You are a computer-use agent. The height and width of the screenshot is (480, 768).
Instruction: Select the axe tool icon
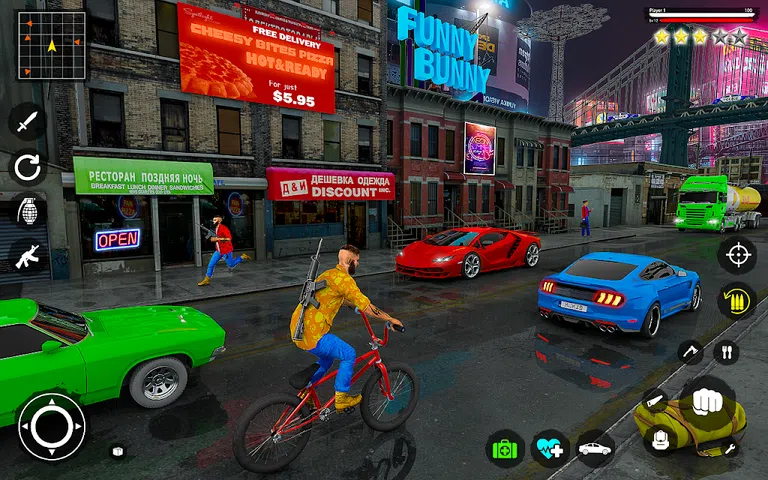click(690, 352)
